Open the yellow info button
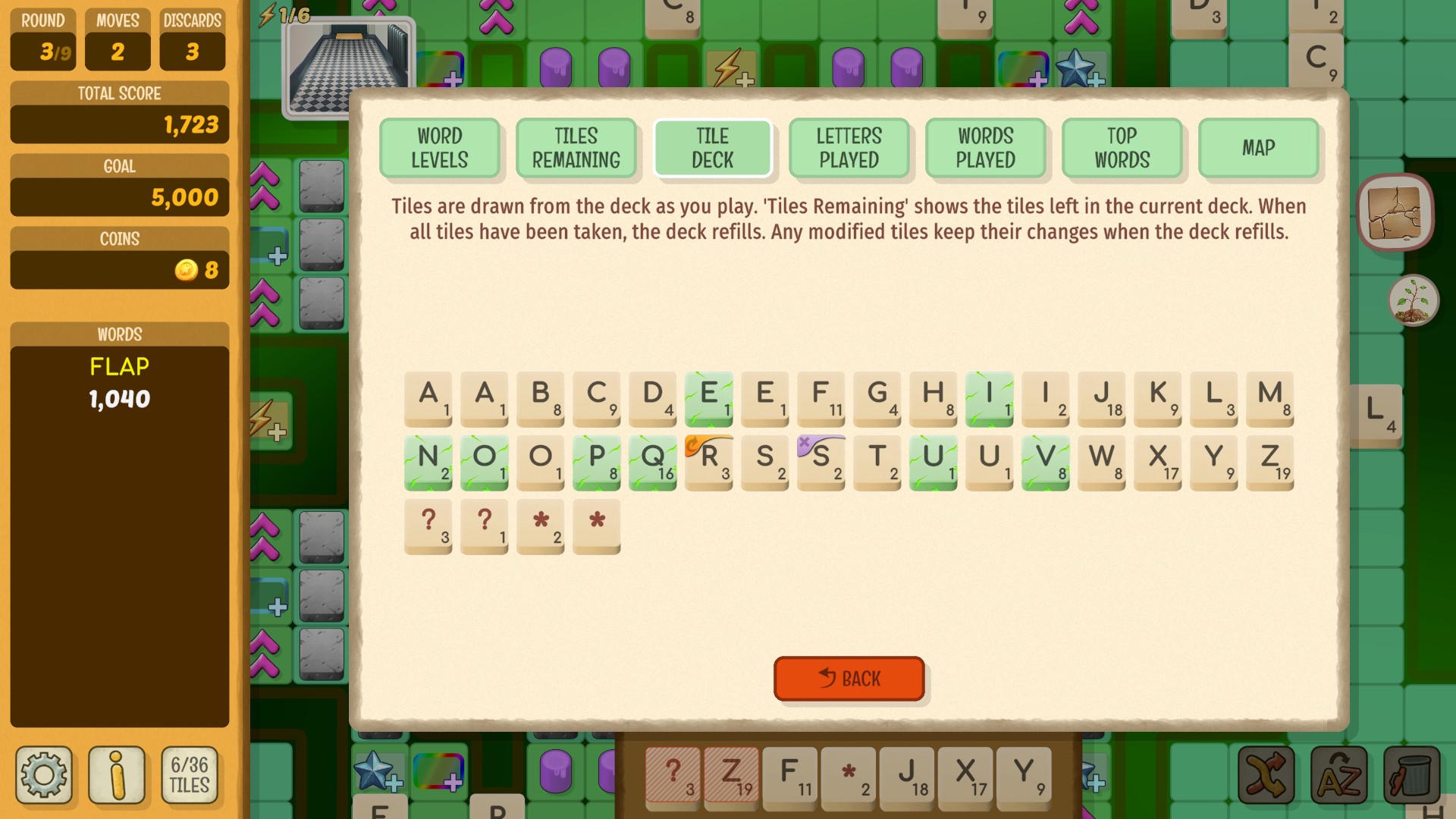 (117, 775)
